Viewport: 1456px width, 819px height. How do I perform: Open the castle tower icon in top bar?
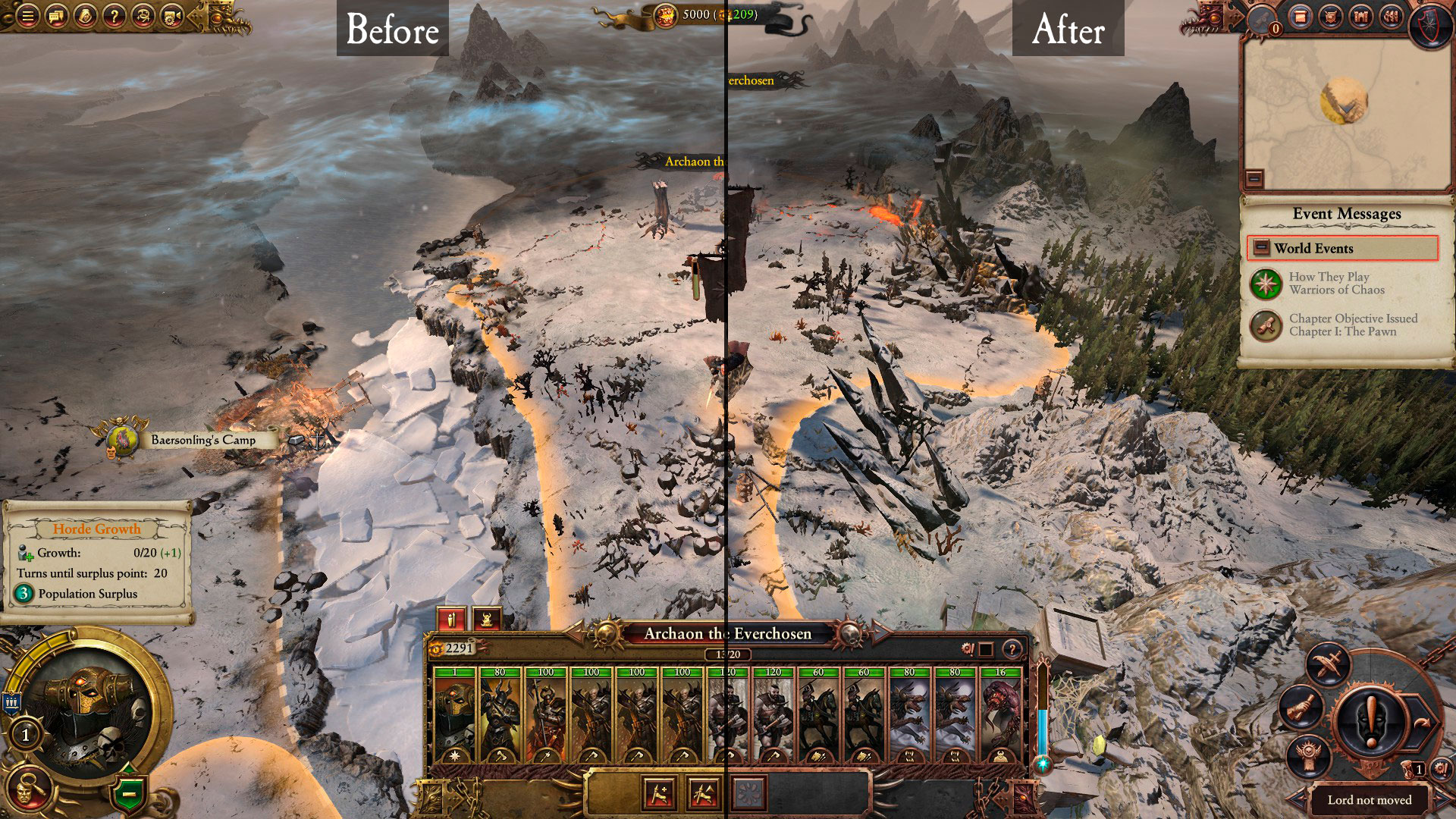pyautogui.click(x=1360, y=16)
